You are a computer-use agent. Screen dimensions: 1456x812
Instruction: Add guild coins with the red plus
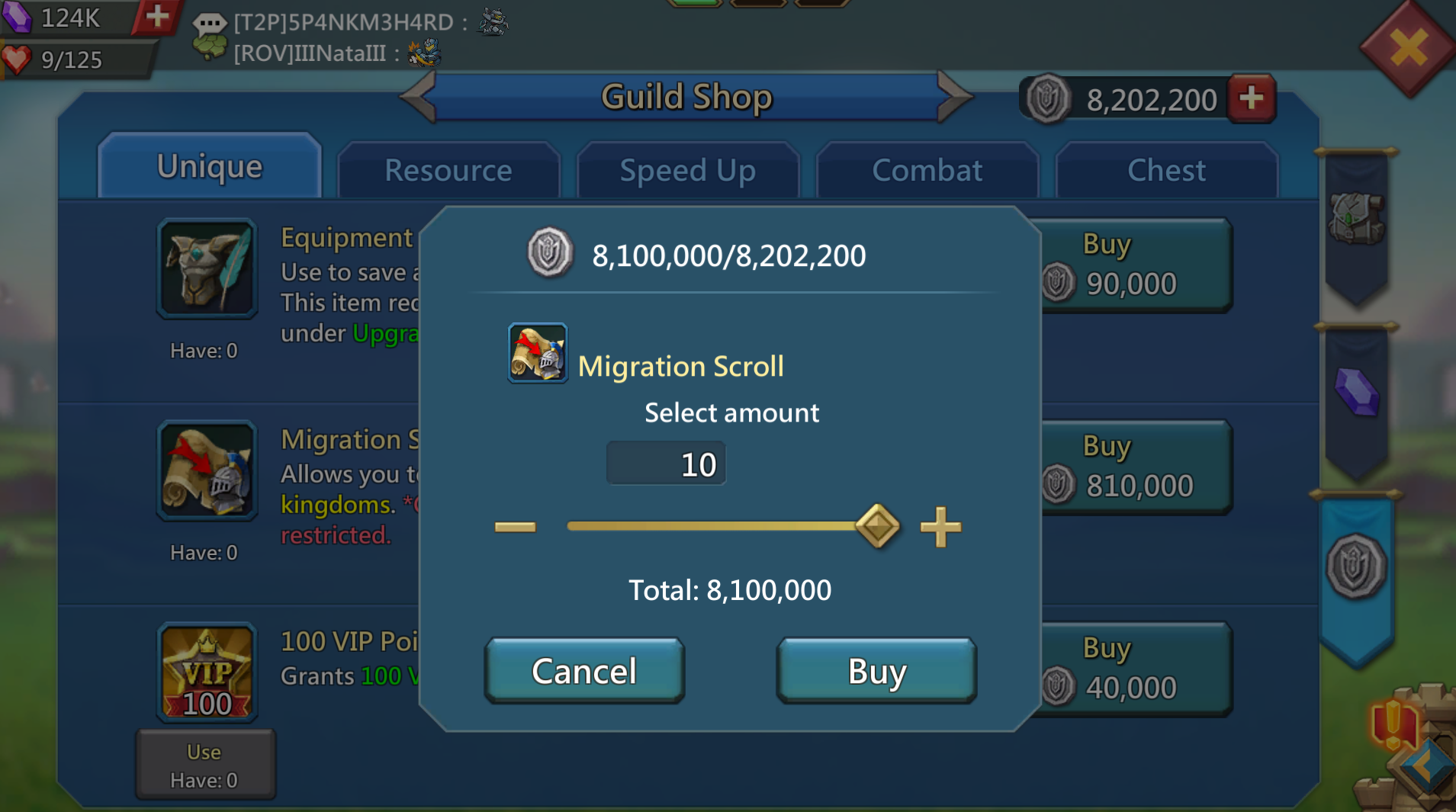(x=1251, y=98)
